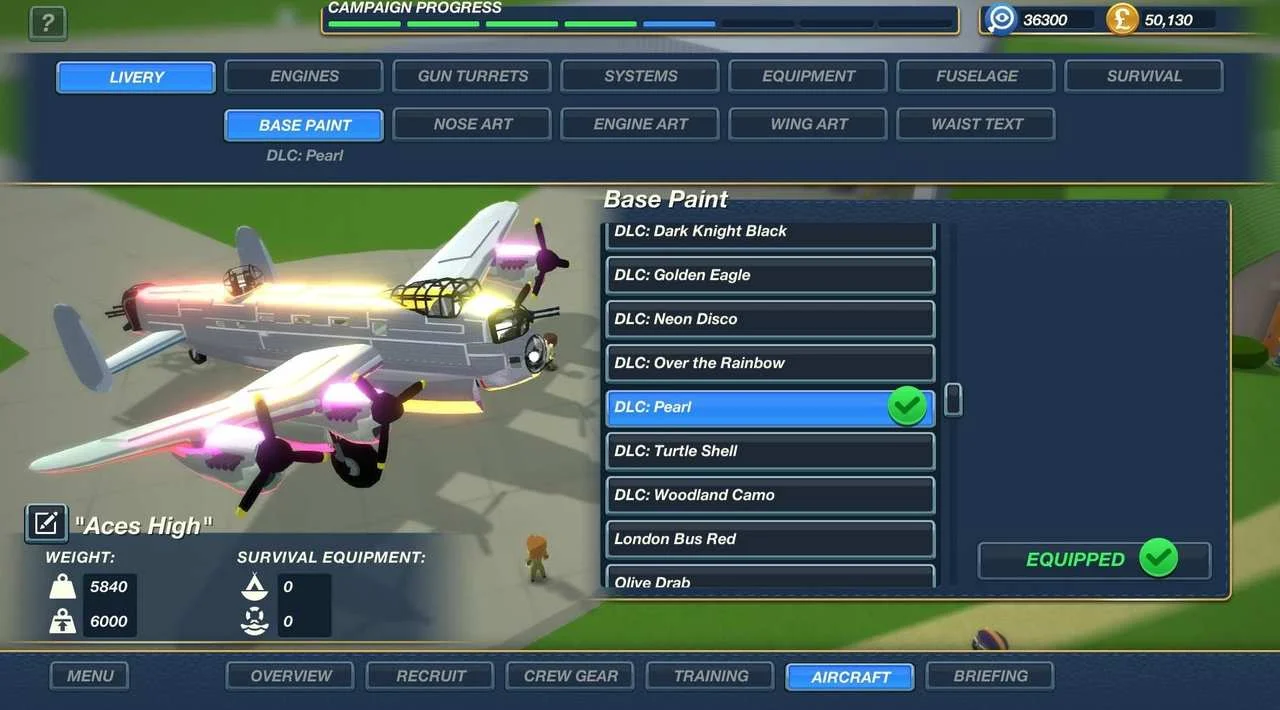Choose the DLC: Golden Eagle paint
This screenshot has width=1280, height=710.
pyautogui.click(x=770, y=275)
